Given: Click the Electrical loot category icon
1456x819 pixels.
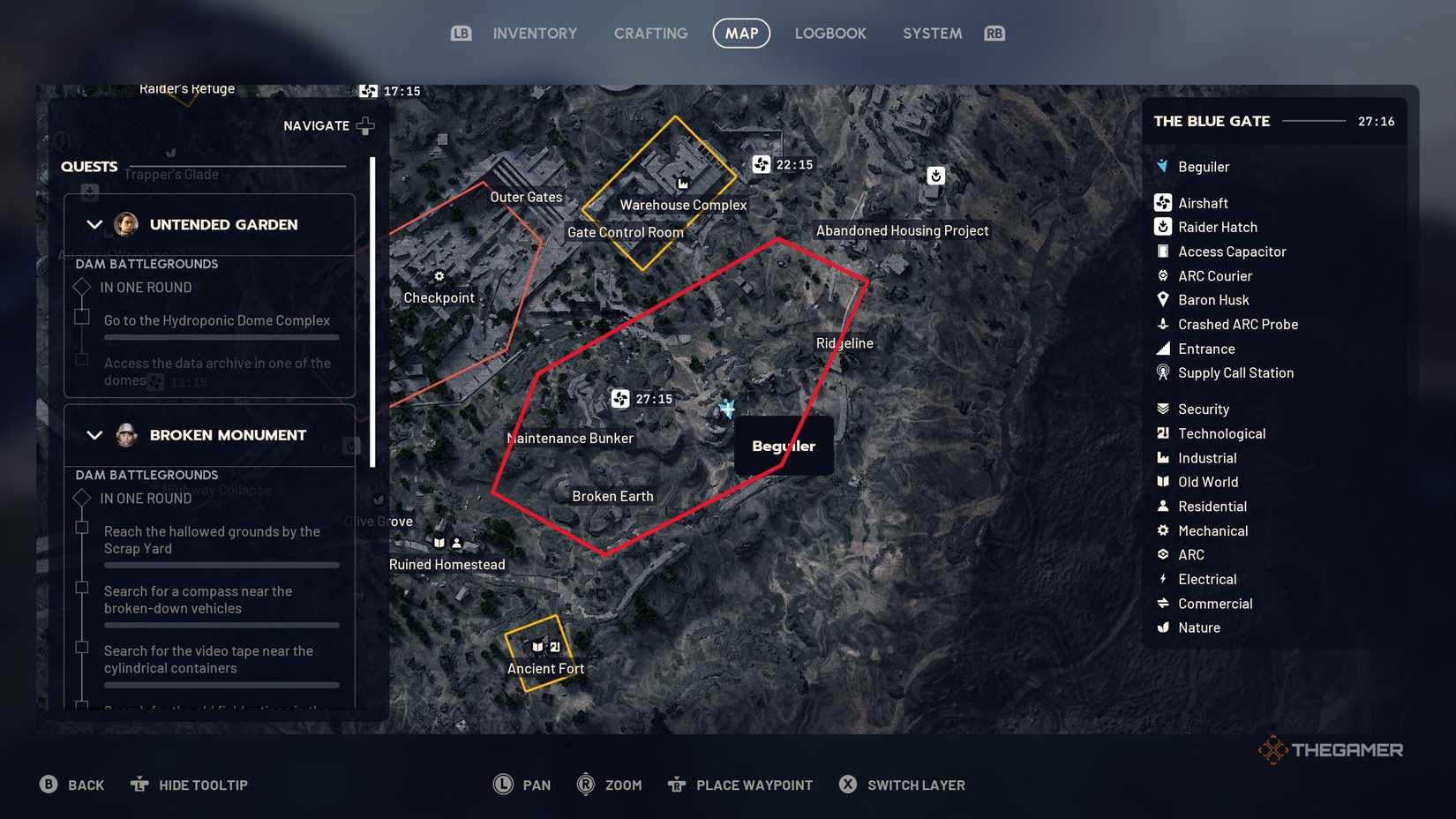Looking at the screenshot, I should (x=1162, y=579).
